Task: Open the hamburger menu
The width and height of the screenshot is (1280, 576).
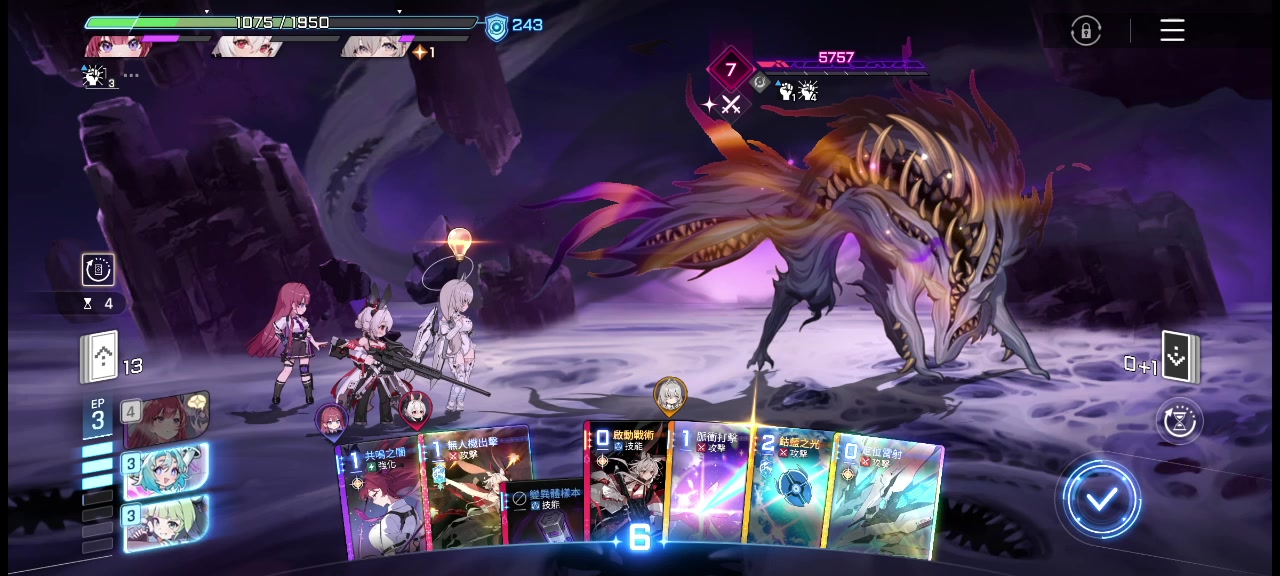Action: click(1172, 31)
